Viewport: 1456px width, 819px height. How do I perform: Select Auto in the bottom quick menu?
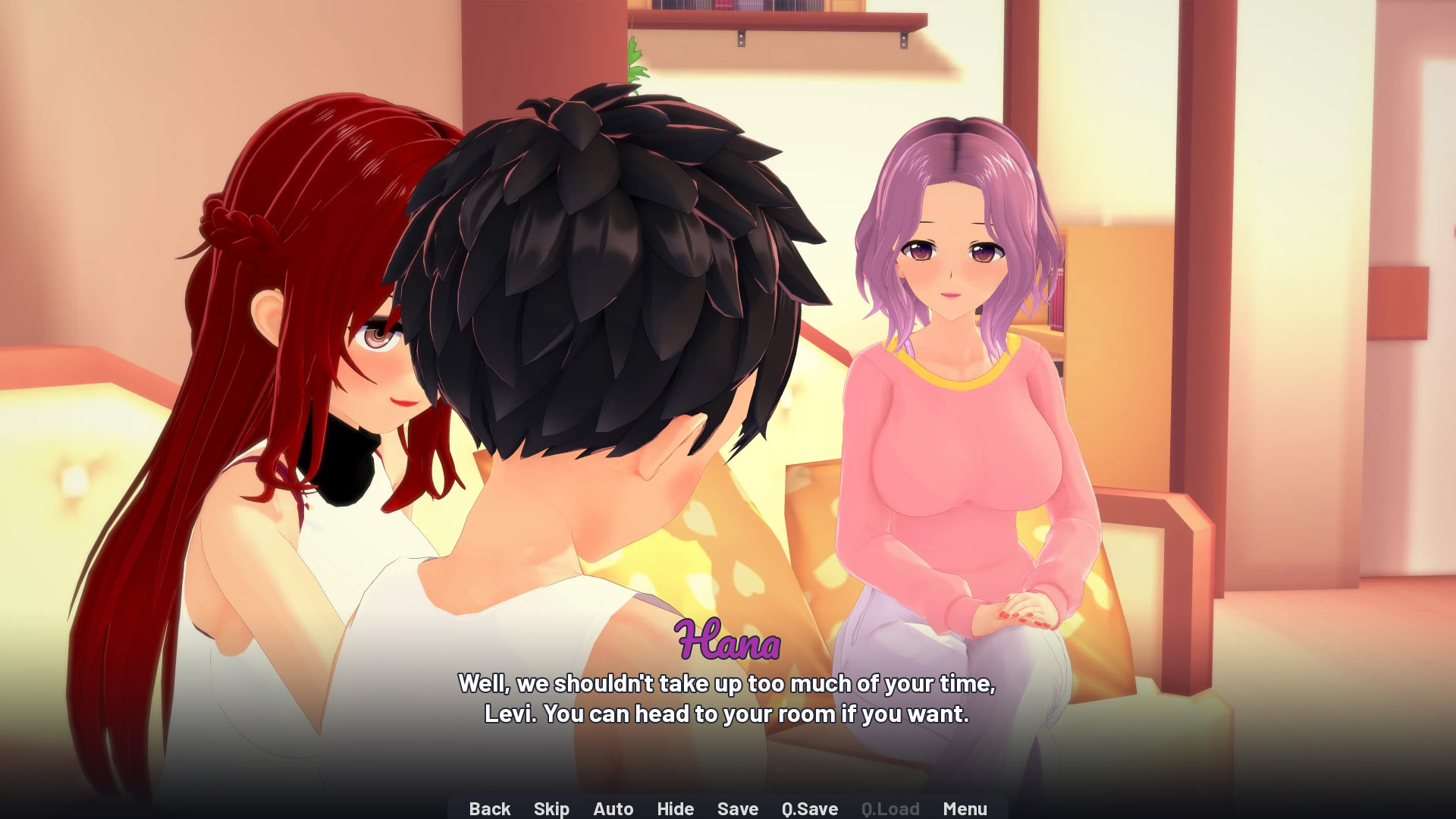613,808
